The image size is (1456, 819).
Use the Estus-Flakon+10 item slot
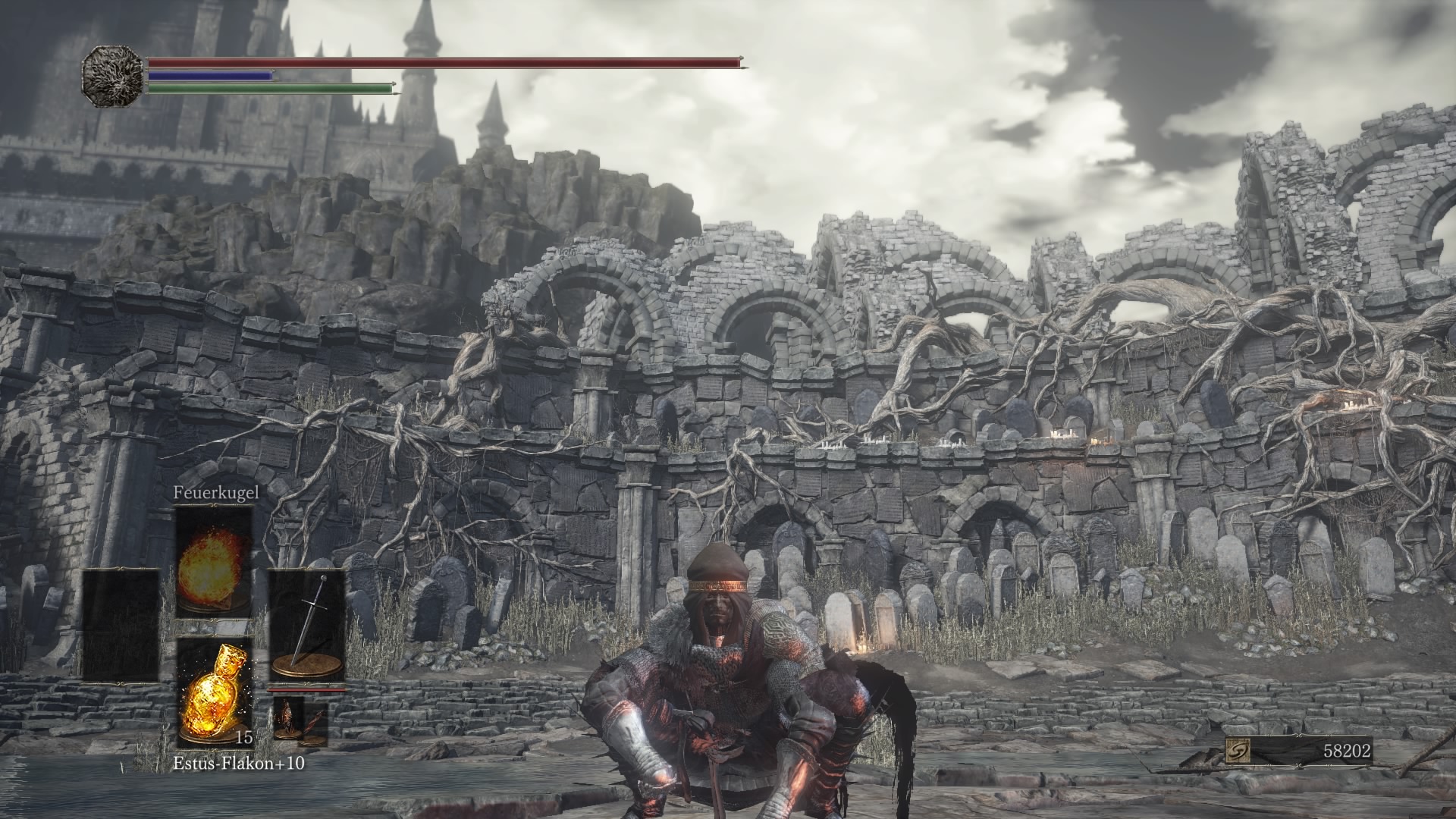pyautogui.click(x=214, y=692)
